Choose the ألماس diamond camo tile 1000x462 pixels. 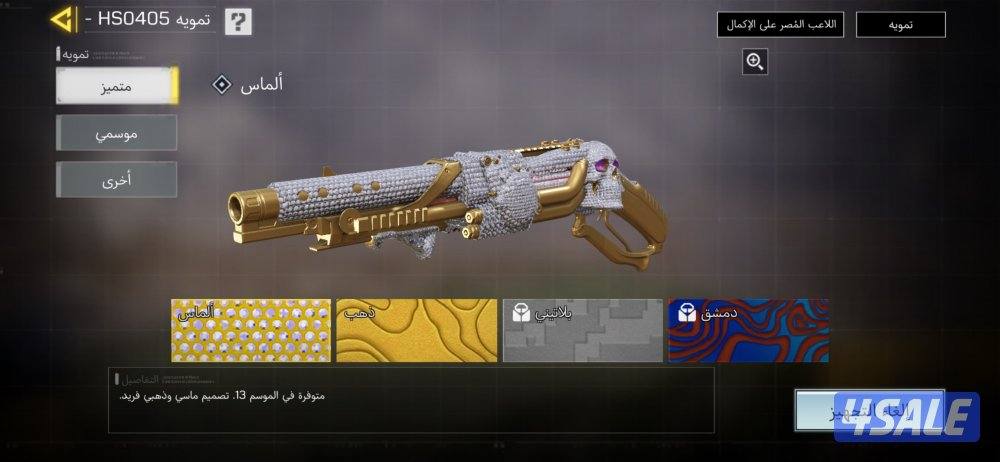[x=251, y=330]
